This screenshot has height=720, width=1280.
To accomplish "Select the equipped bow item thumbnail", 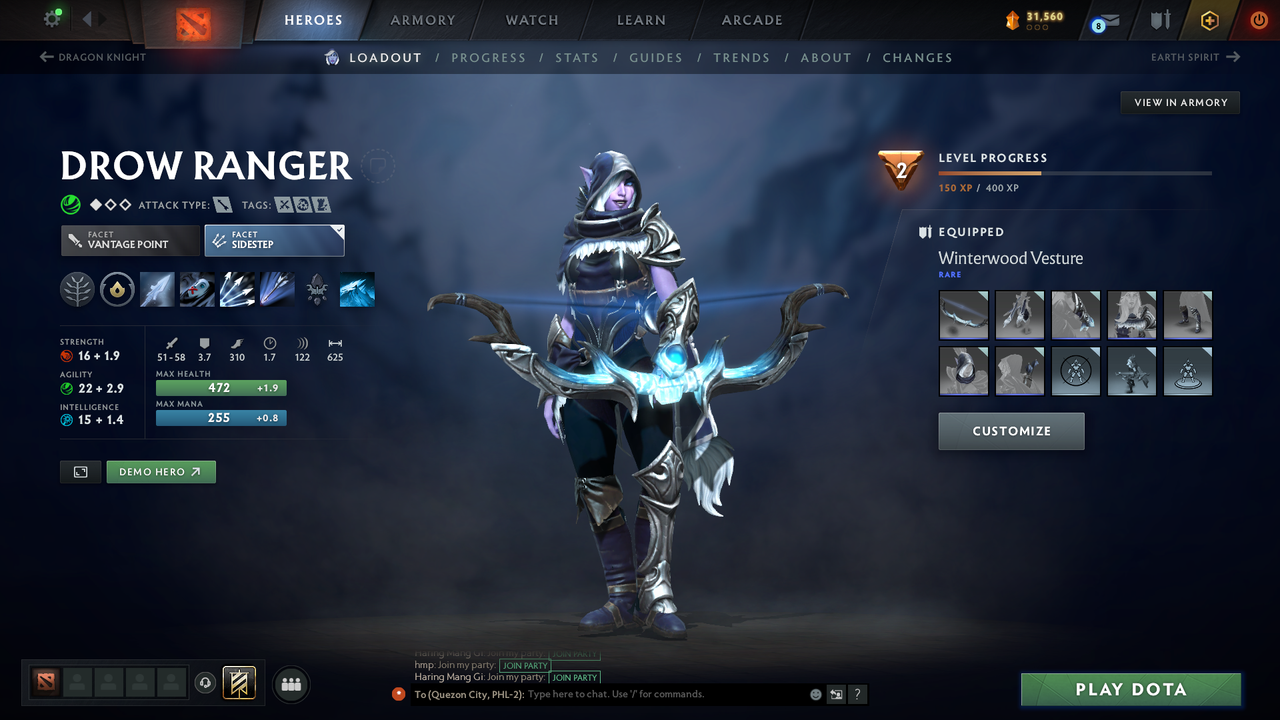I will point(964,315).
